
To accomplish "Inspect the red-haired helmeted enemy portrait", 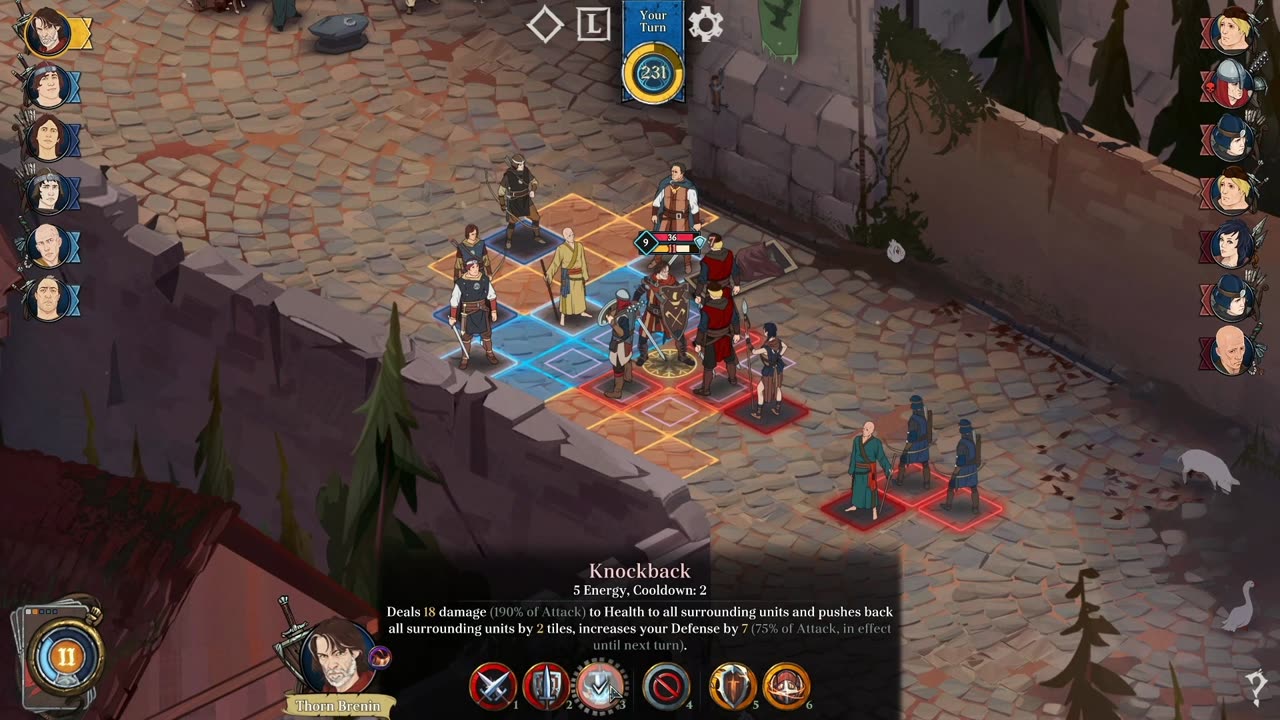I will 1232,84.
